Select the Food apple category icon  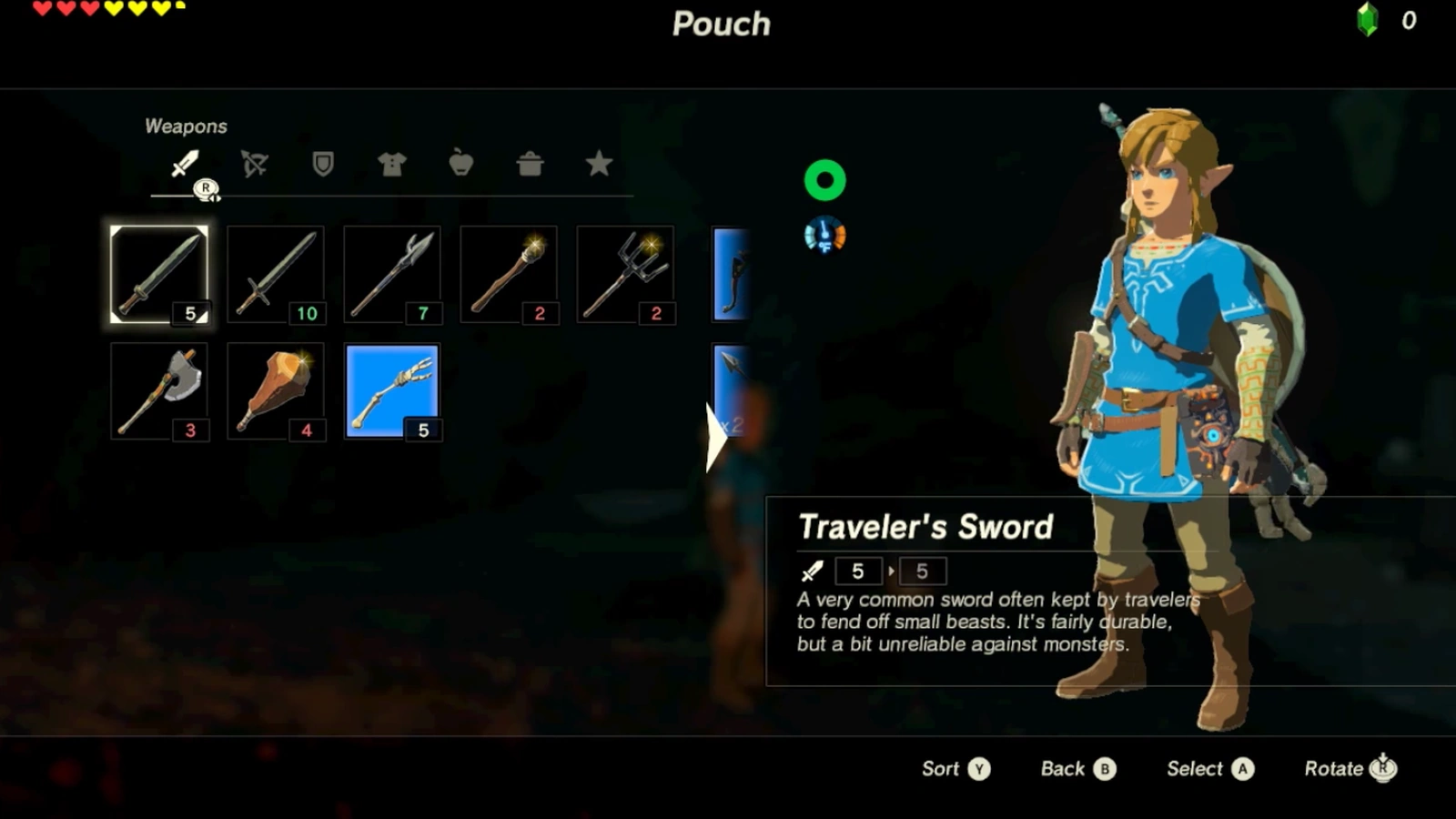pyautogui.click(x=461, y=165)
